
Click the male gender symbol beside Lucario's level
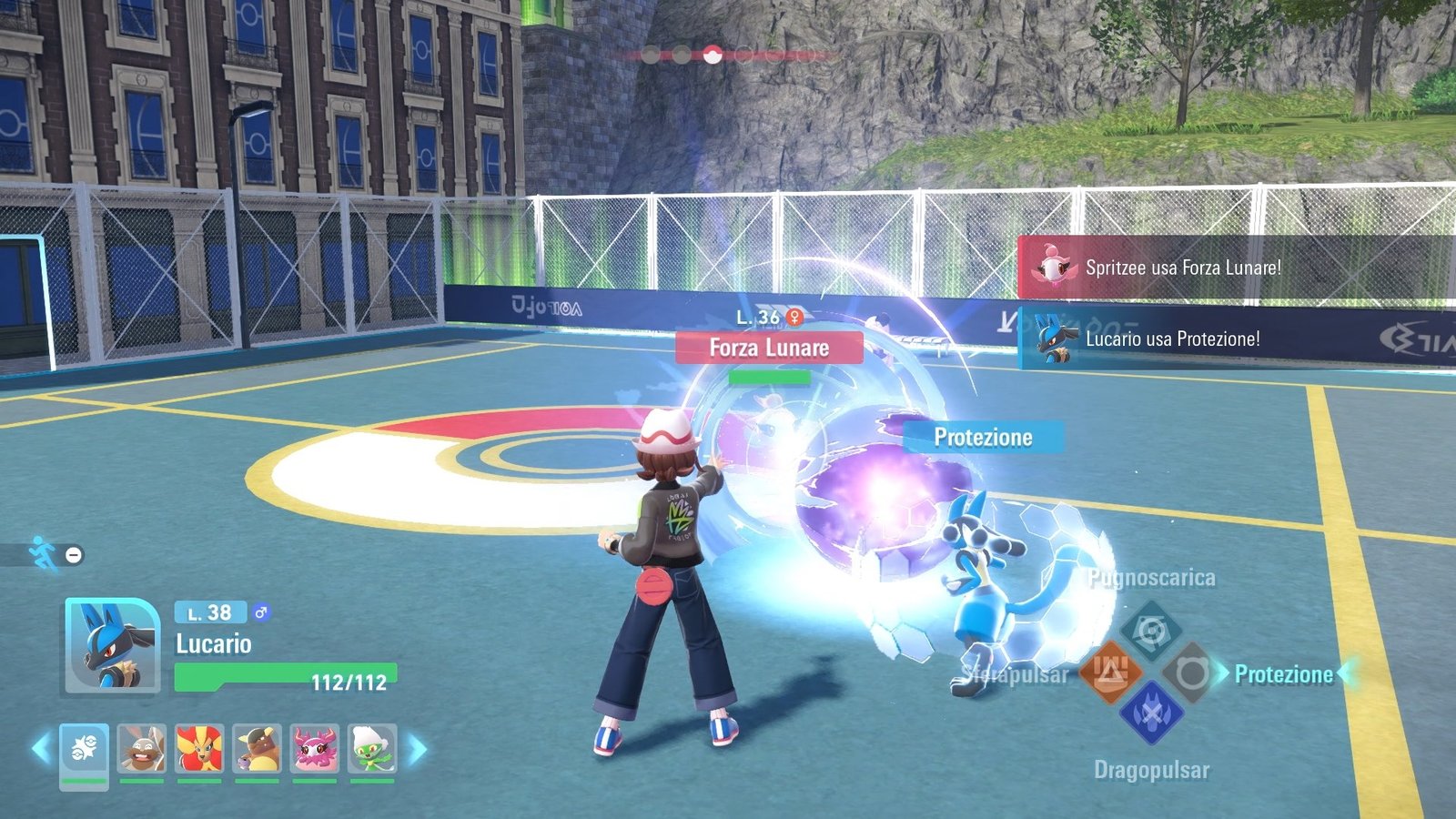point(261,613)
